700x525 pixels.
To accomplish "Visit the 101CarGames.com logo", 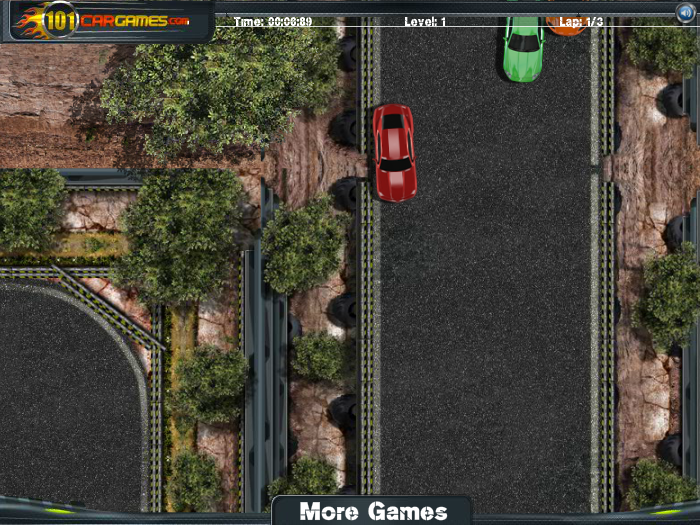I will coord(106,19).
